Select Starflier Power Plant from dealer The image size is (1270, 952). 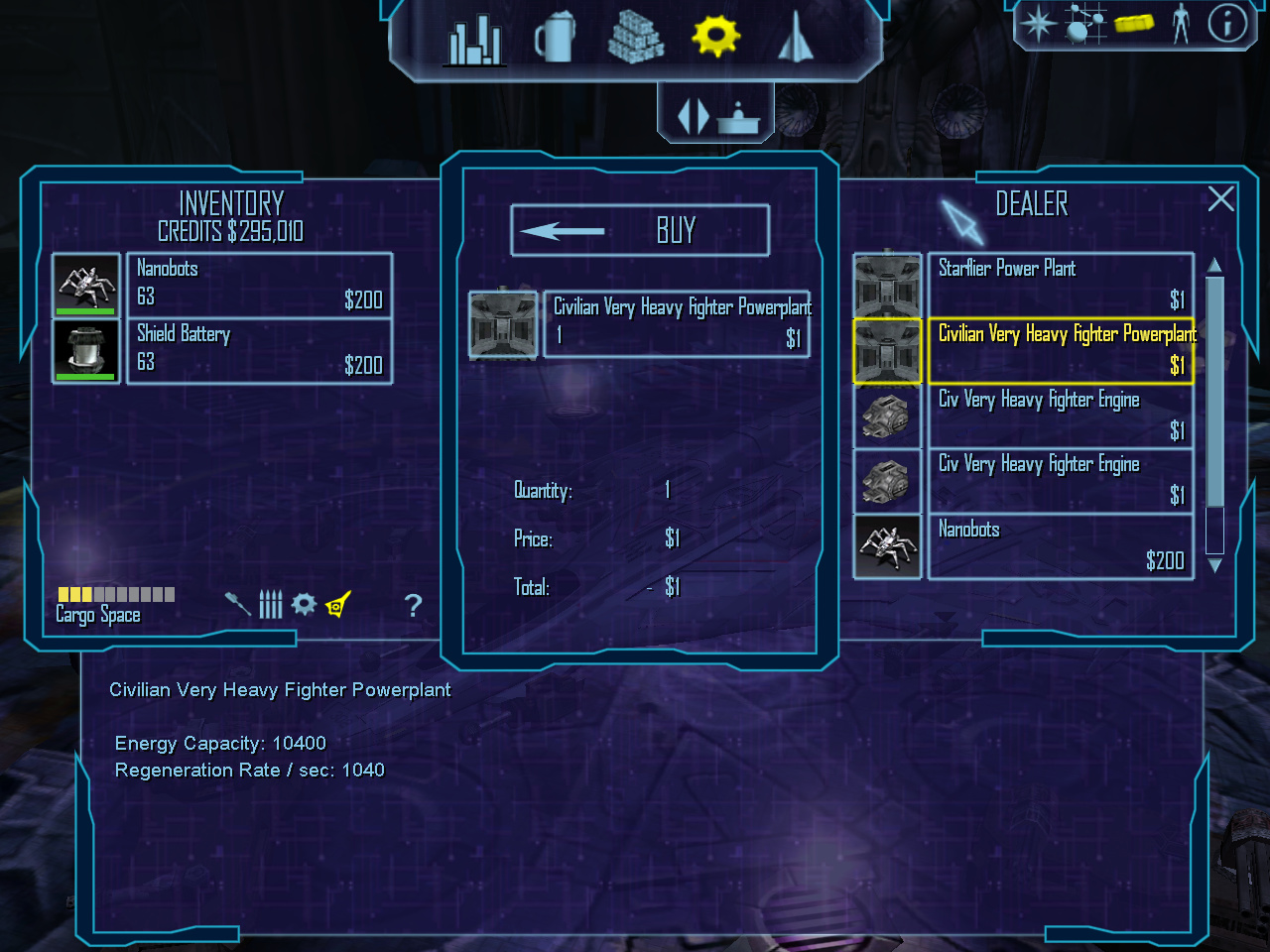click(x=1060, y=285)
